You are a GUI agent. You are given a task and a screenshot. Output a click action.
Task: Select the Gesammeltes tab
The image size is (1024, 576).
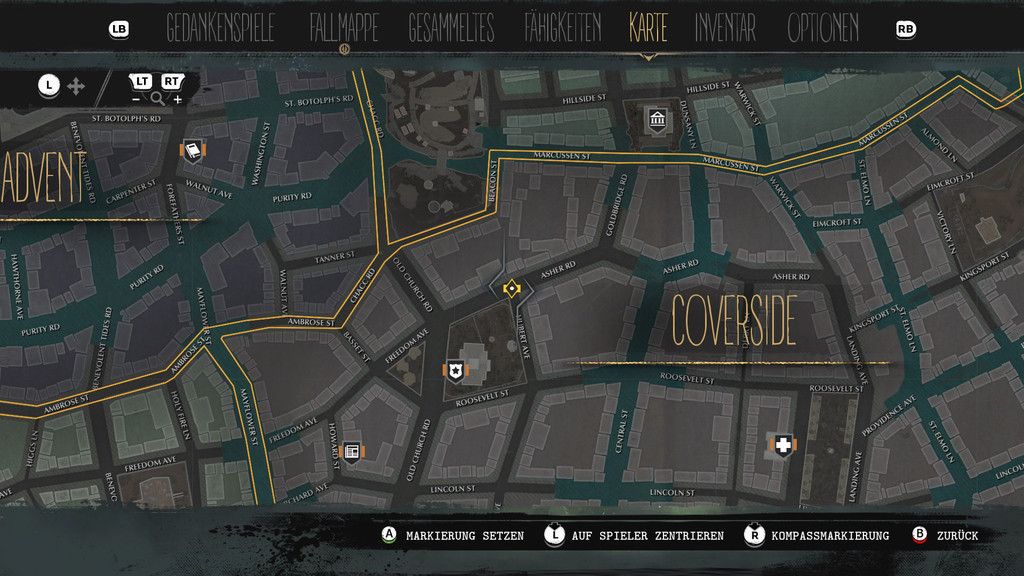pos(450,29)
